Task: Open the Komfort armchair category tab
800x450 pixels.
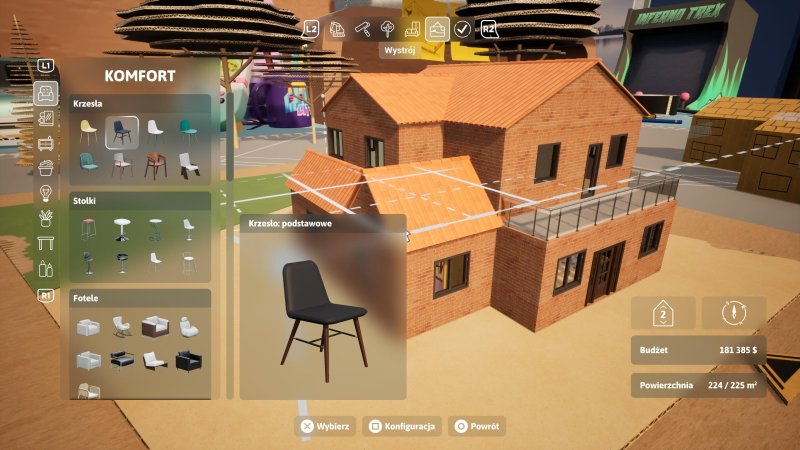Action: 45,94
